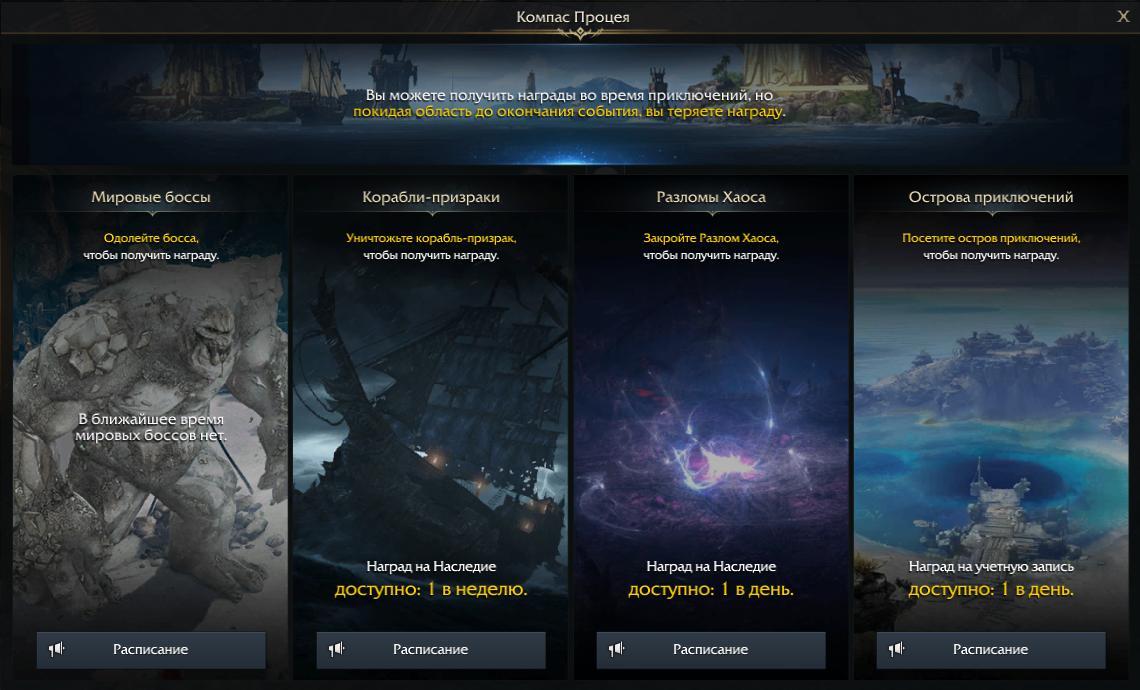Open Расписание for Острова приключений
The height and width of the screenshot is (690, 1140).
991,649
